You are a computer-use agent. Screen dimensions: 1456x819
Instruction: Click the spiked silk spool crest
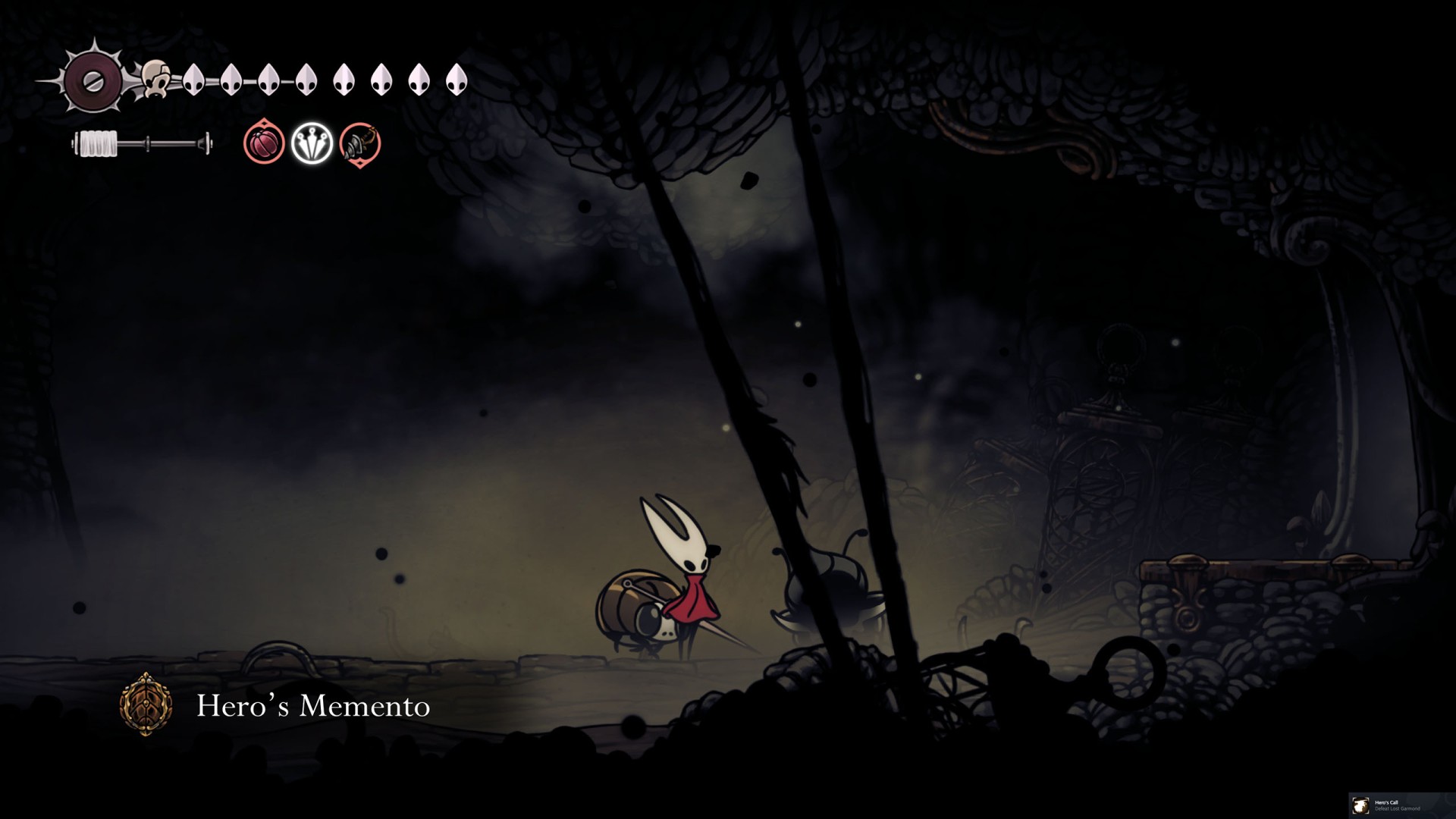tap(93, 79)
